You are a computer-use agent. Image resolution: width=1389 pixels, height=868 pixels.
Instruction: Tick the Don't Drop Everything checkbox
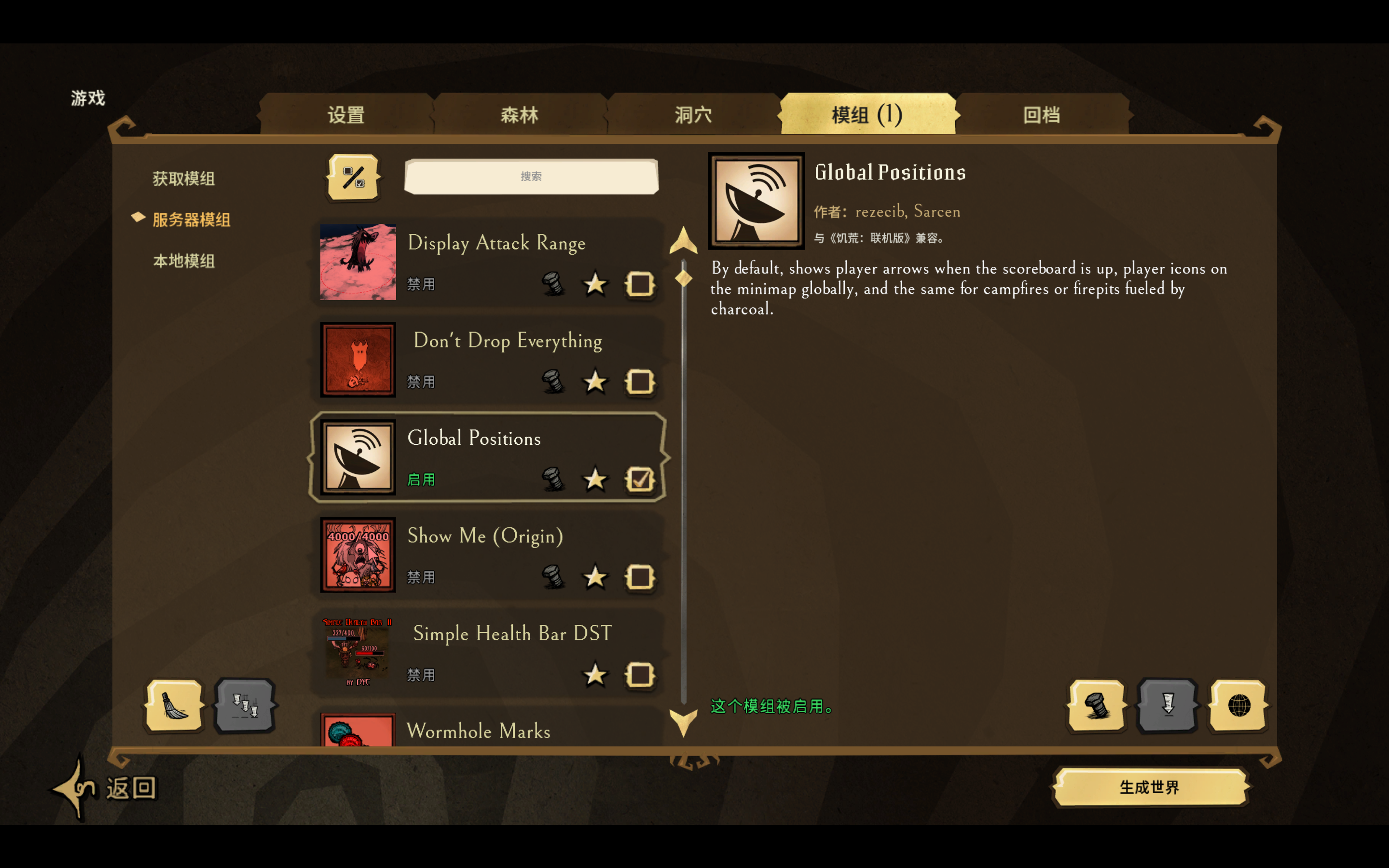(x=640, y=381)
